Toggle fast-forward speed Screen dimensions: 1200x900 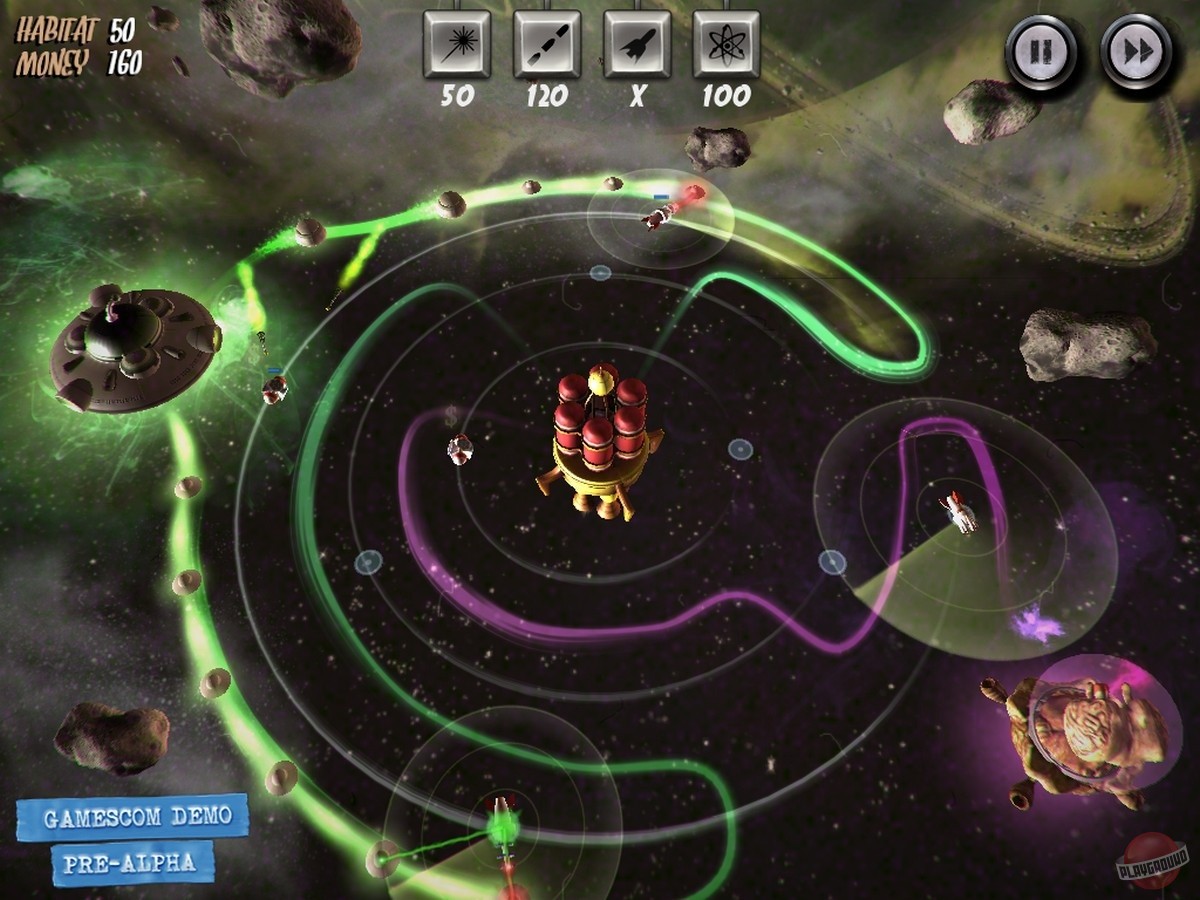coord(1137,50)
